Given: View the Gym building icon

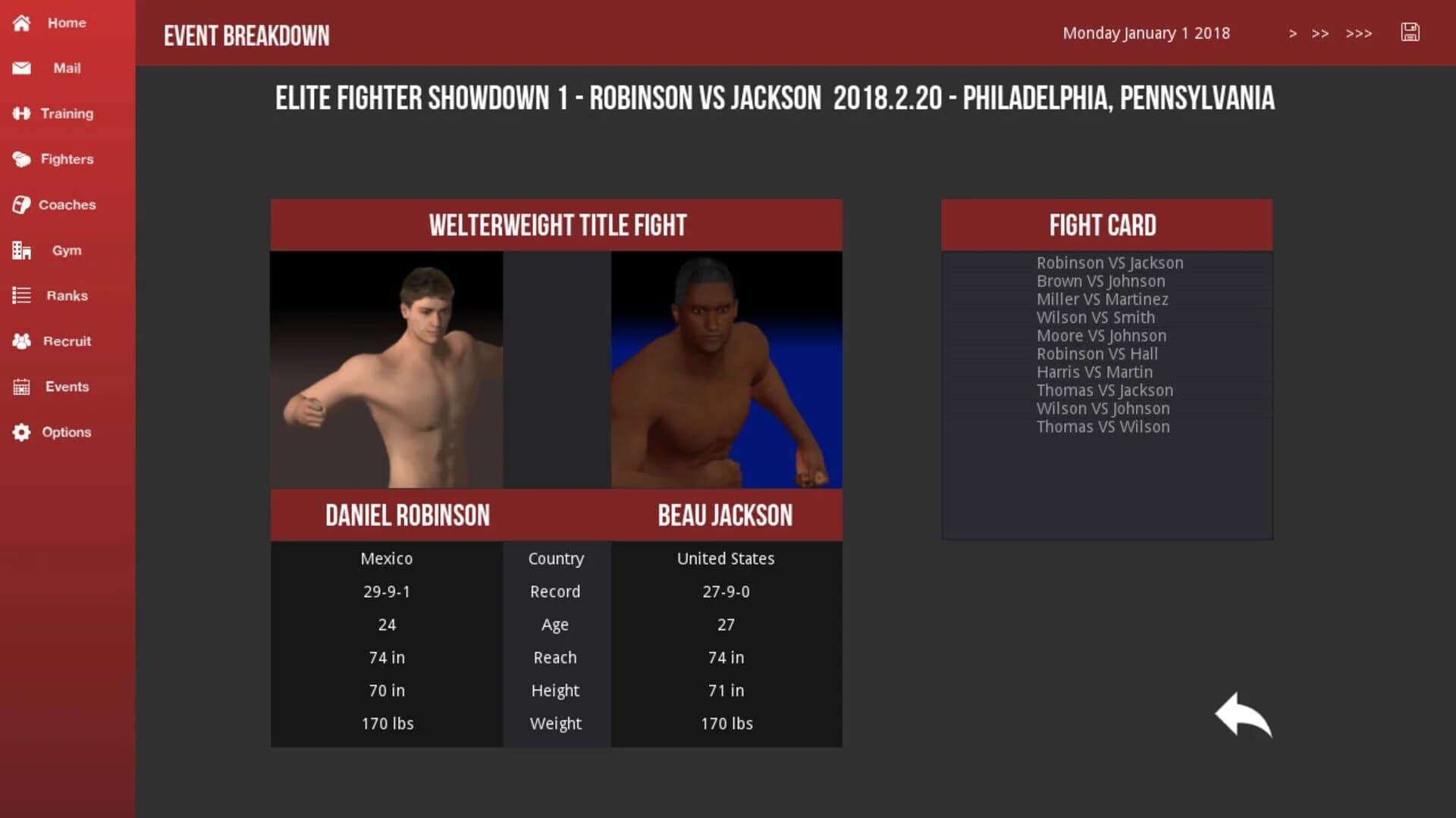Looking at the screenshot, I should point(20,250).
